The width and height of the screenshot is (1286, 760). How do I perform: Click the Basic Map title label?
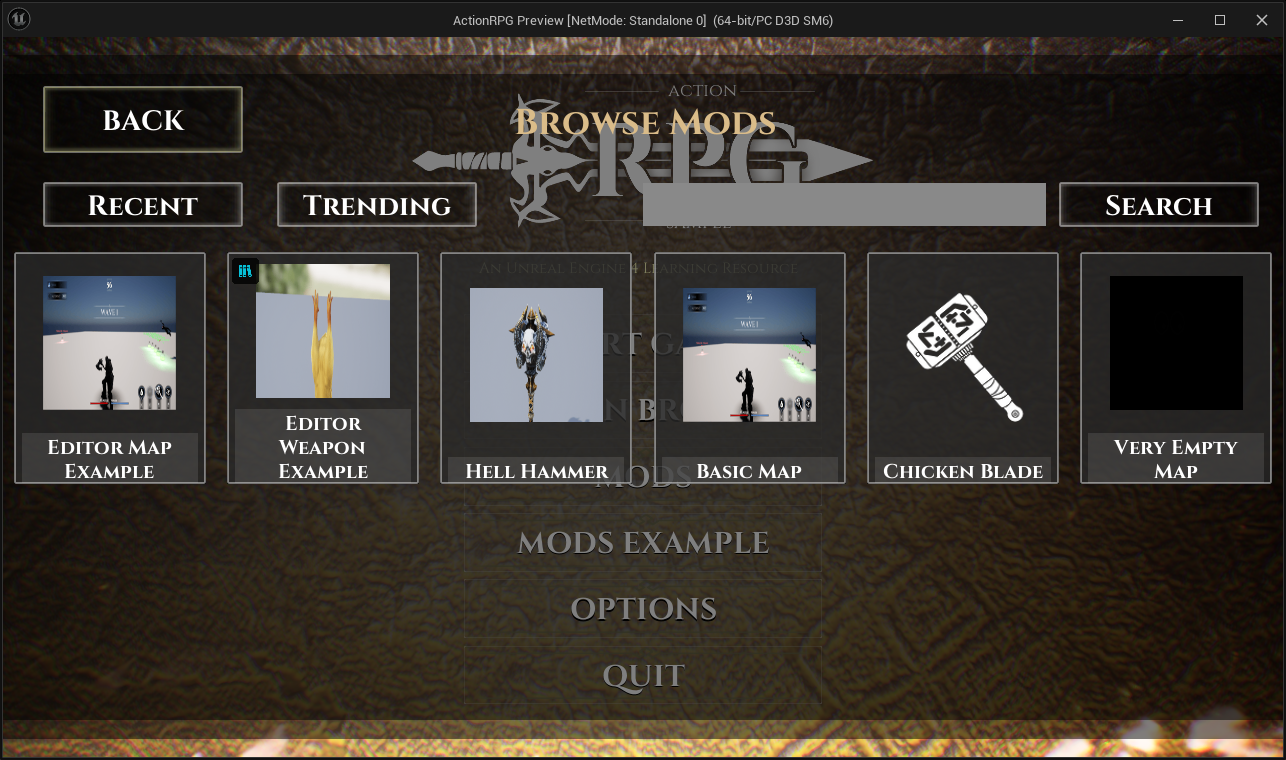pyautogui.click(x=749, y=471)
